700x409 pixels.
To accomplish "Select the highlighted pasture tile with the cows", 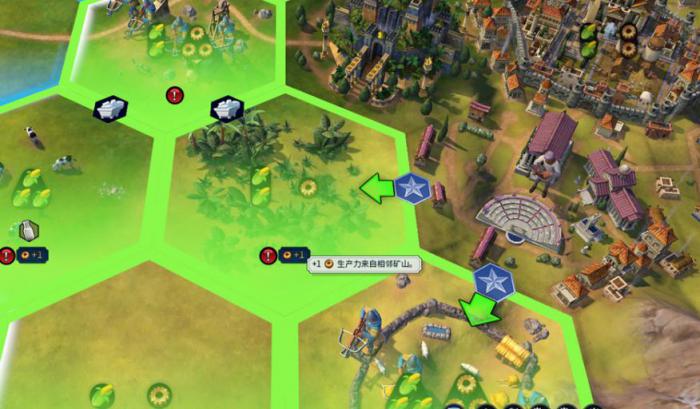I will point(60,185).
